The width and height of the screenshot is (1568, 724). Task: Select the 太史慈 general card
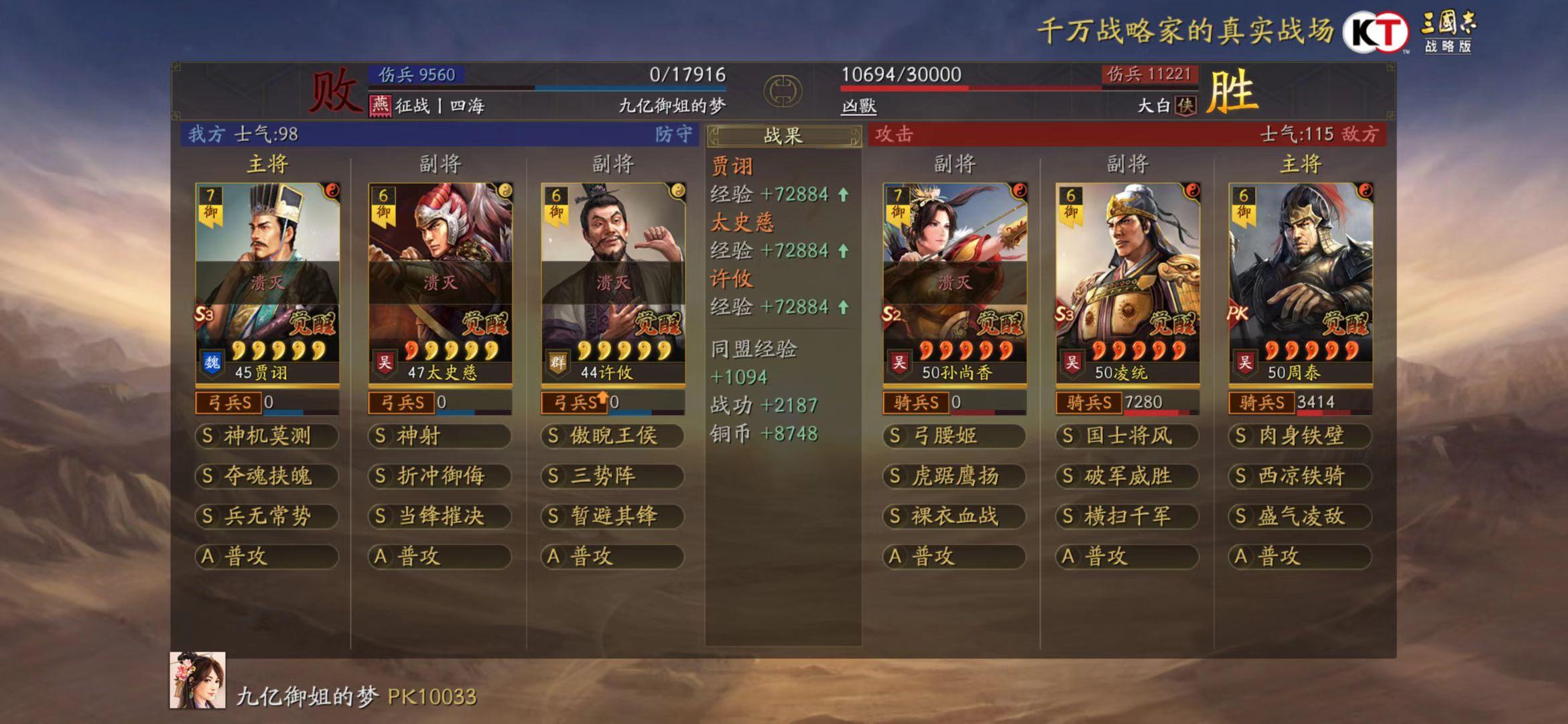point(440,282)
